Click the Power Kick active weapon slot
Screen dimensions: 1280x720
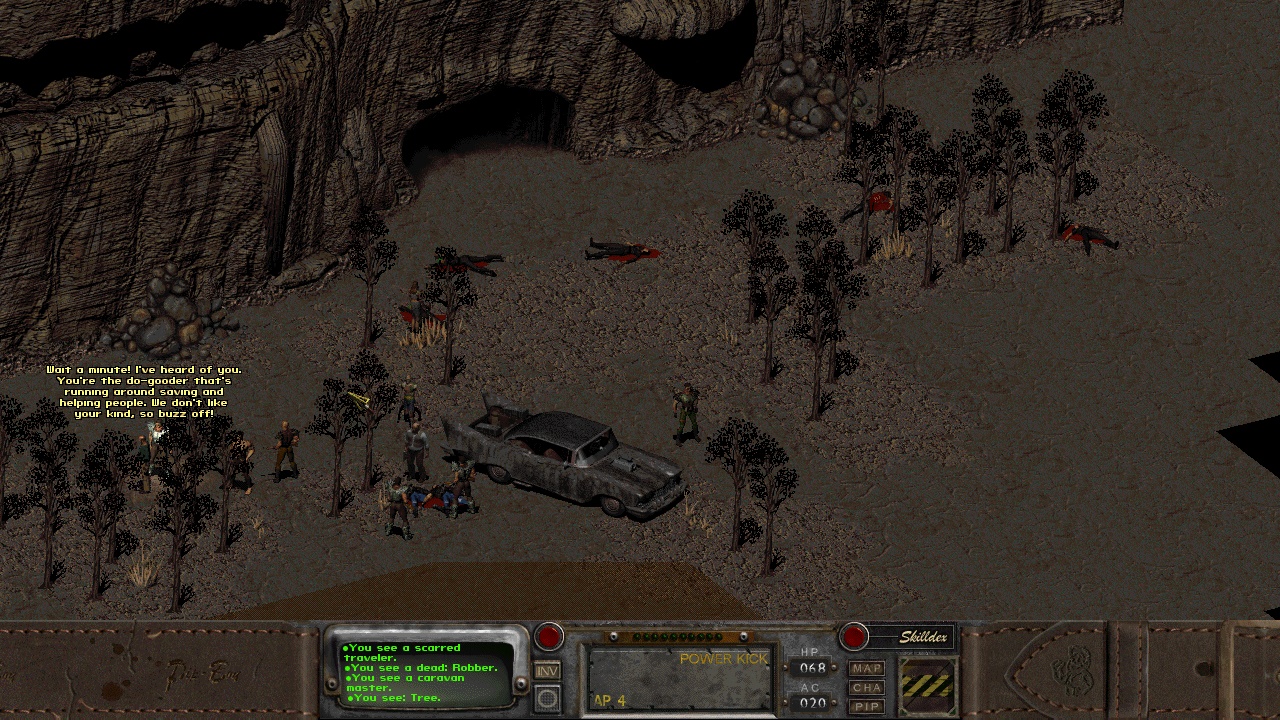click(x=679, y=679)
